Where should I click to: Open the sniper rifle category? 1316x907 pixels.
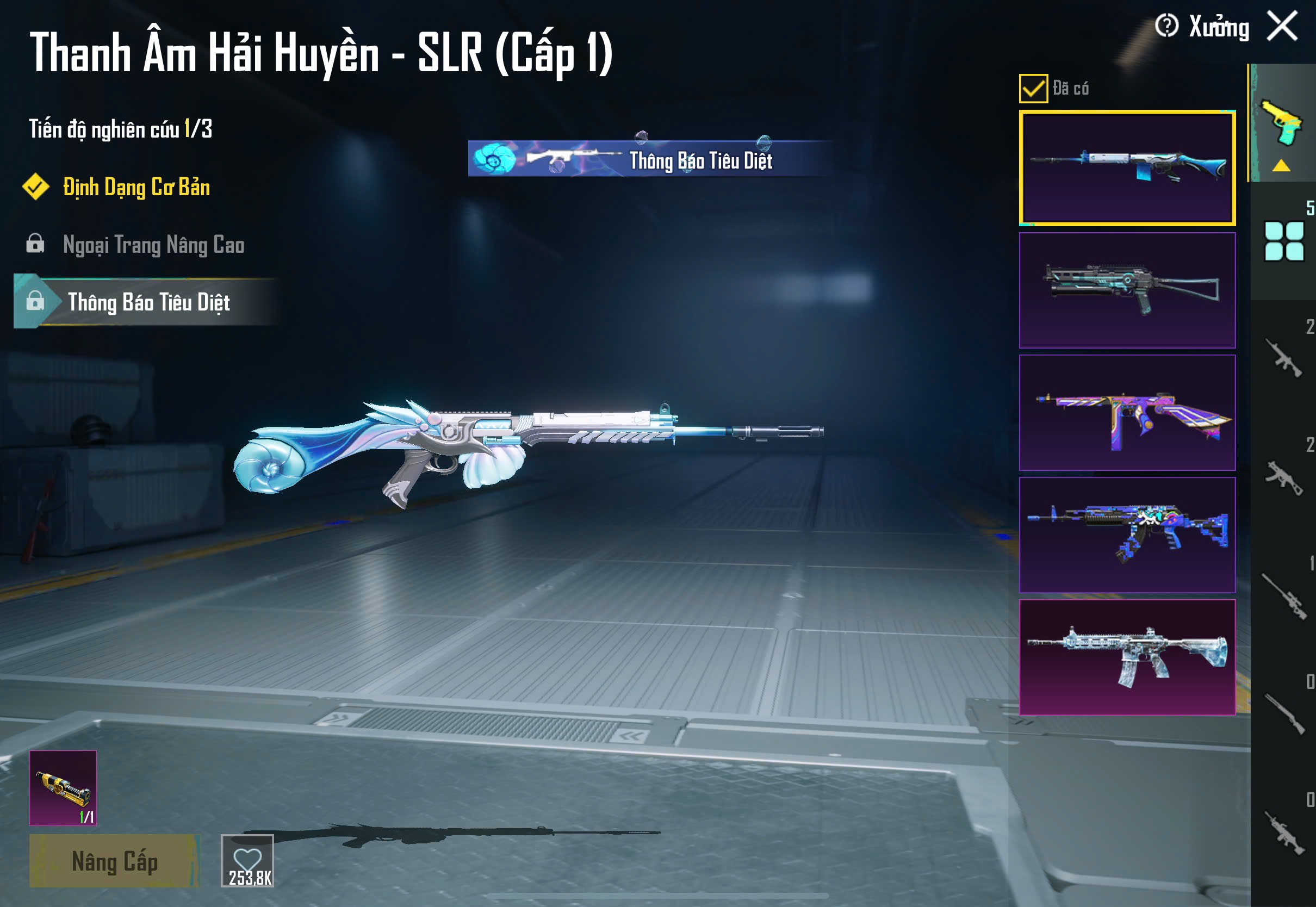click(x=1283, y=595)
